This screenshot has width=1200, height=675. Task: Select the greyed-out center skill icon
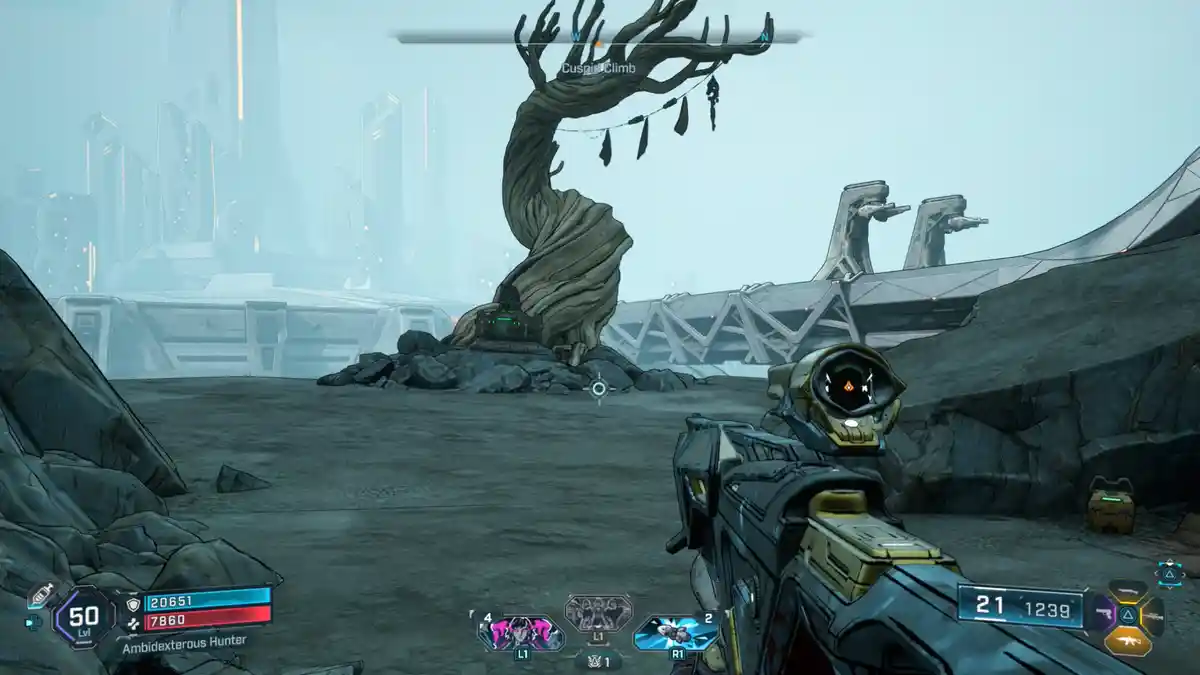tap(598, 612)
